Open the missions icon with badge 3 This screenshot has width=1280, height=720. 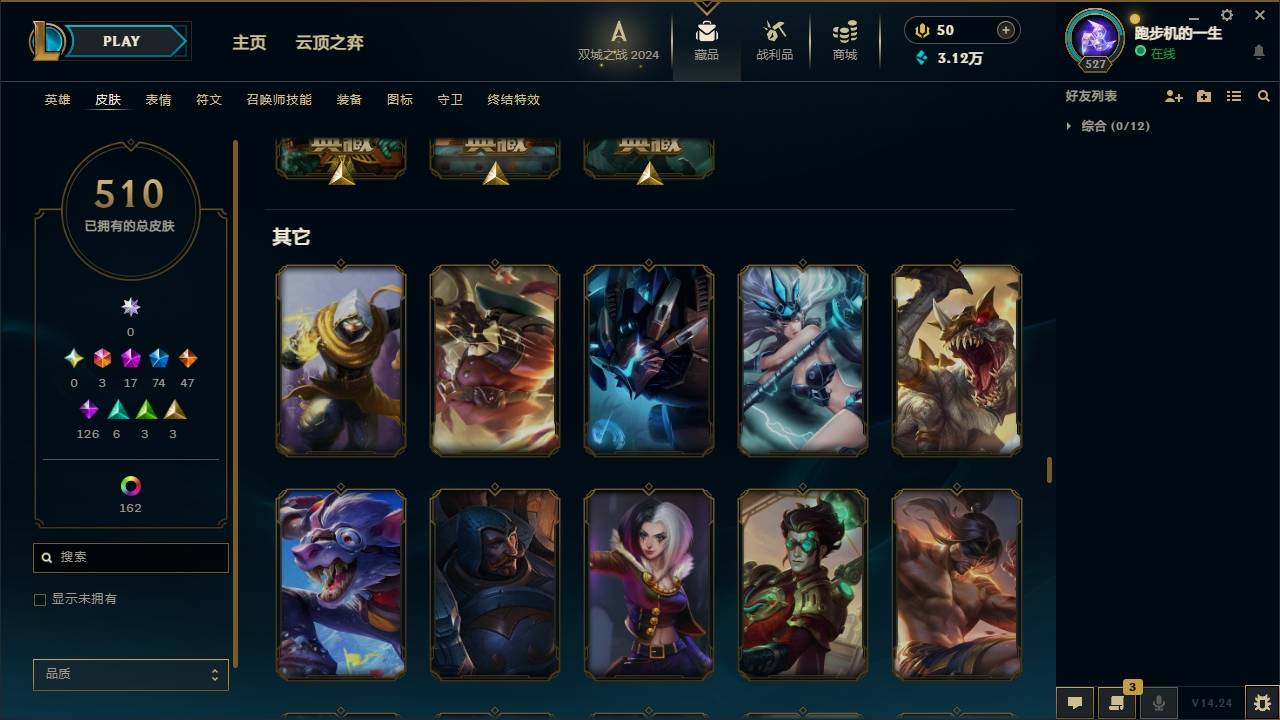1118,703
